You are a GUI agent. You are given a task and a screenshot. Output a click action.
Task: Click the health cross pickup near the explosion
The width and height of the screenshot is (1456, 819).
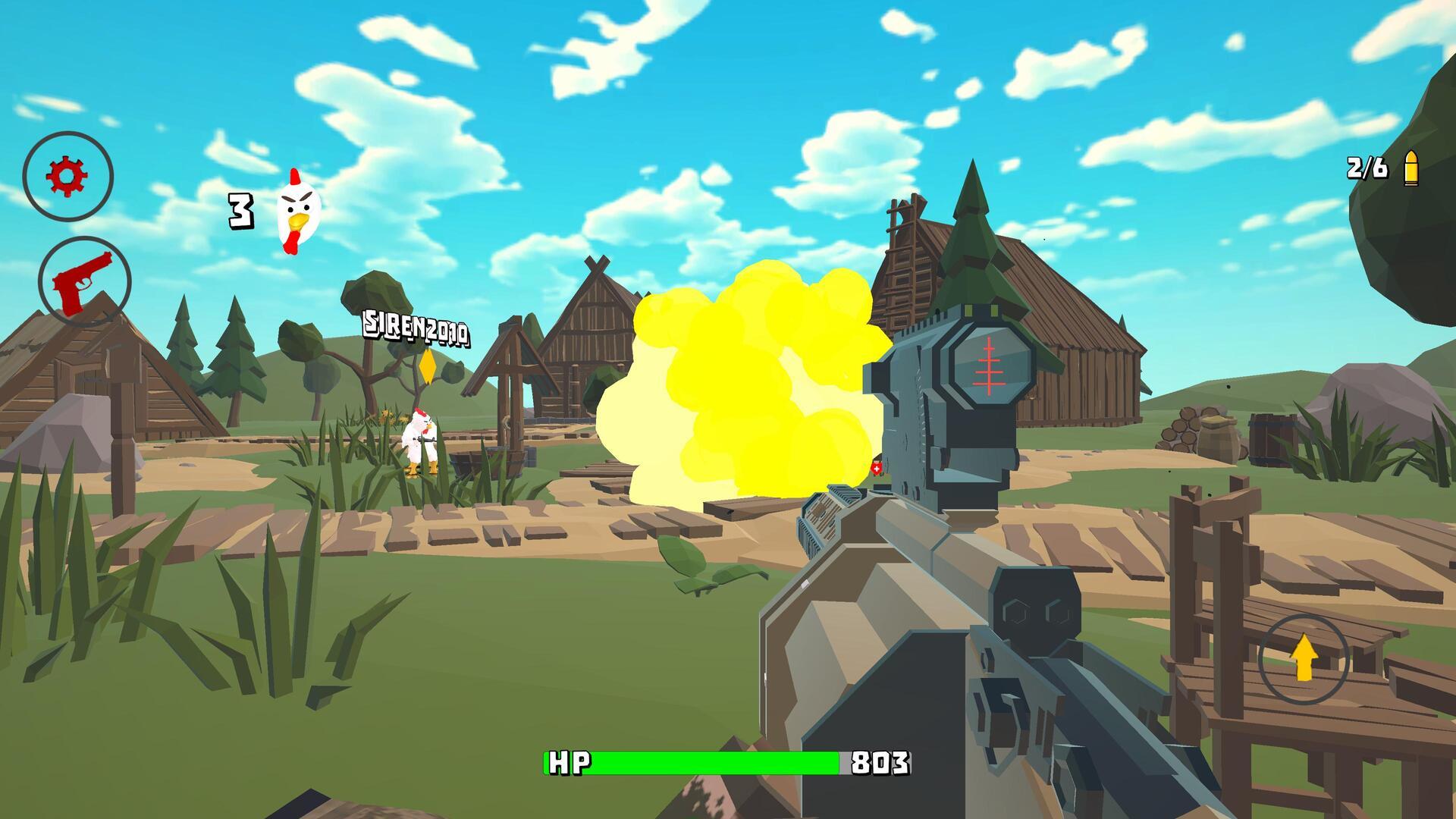[876, 469]
